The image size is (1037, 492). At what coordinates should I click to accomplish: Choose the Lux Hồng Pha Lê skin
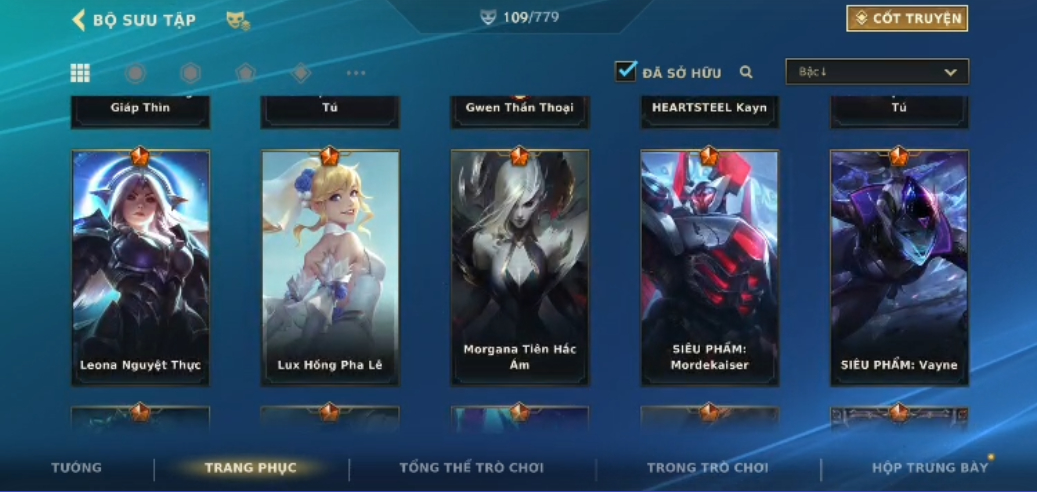[x=330, y=268]
